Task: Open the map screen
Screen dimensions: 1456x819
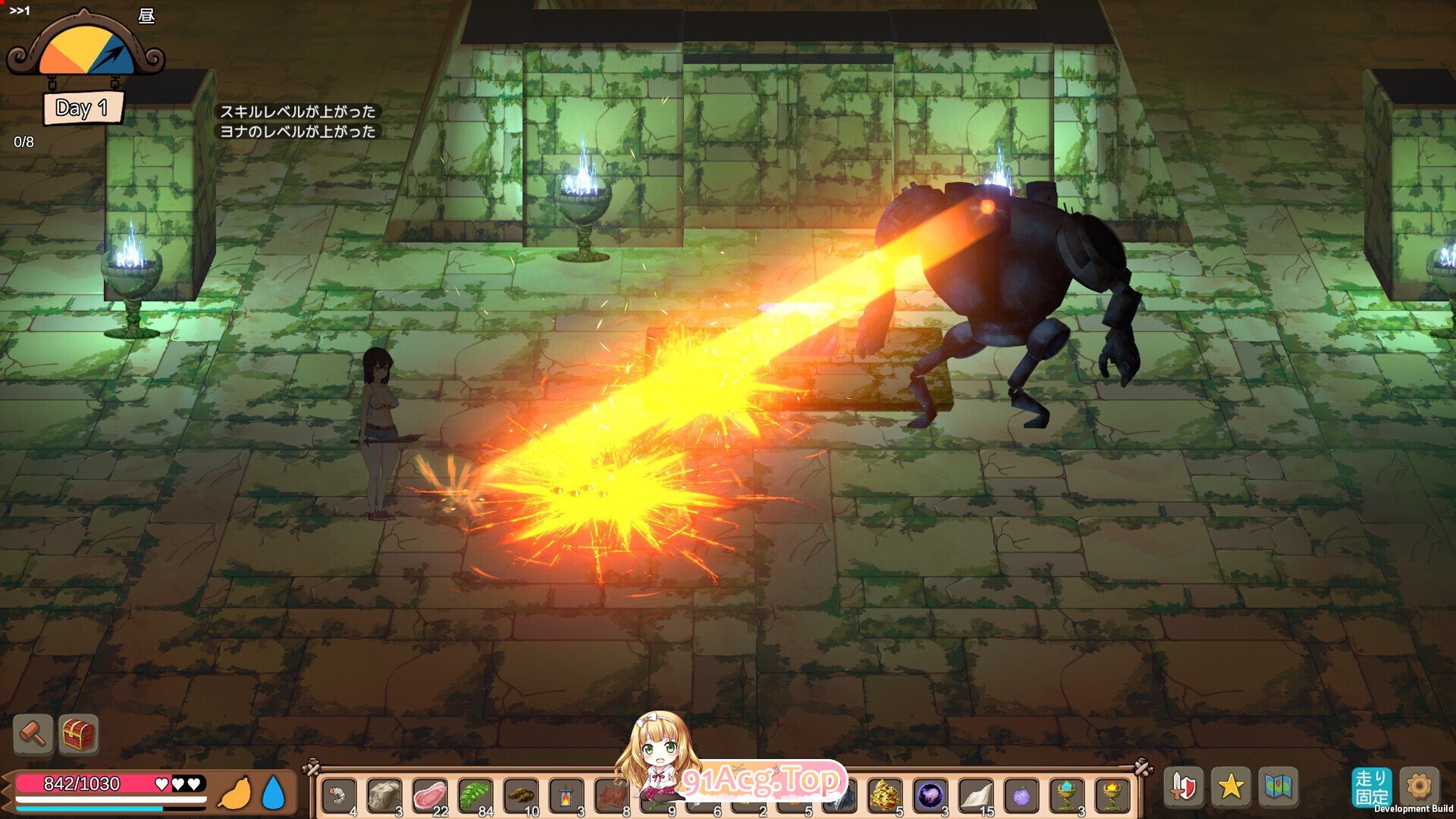Action: coord(1278,786)
